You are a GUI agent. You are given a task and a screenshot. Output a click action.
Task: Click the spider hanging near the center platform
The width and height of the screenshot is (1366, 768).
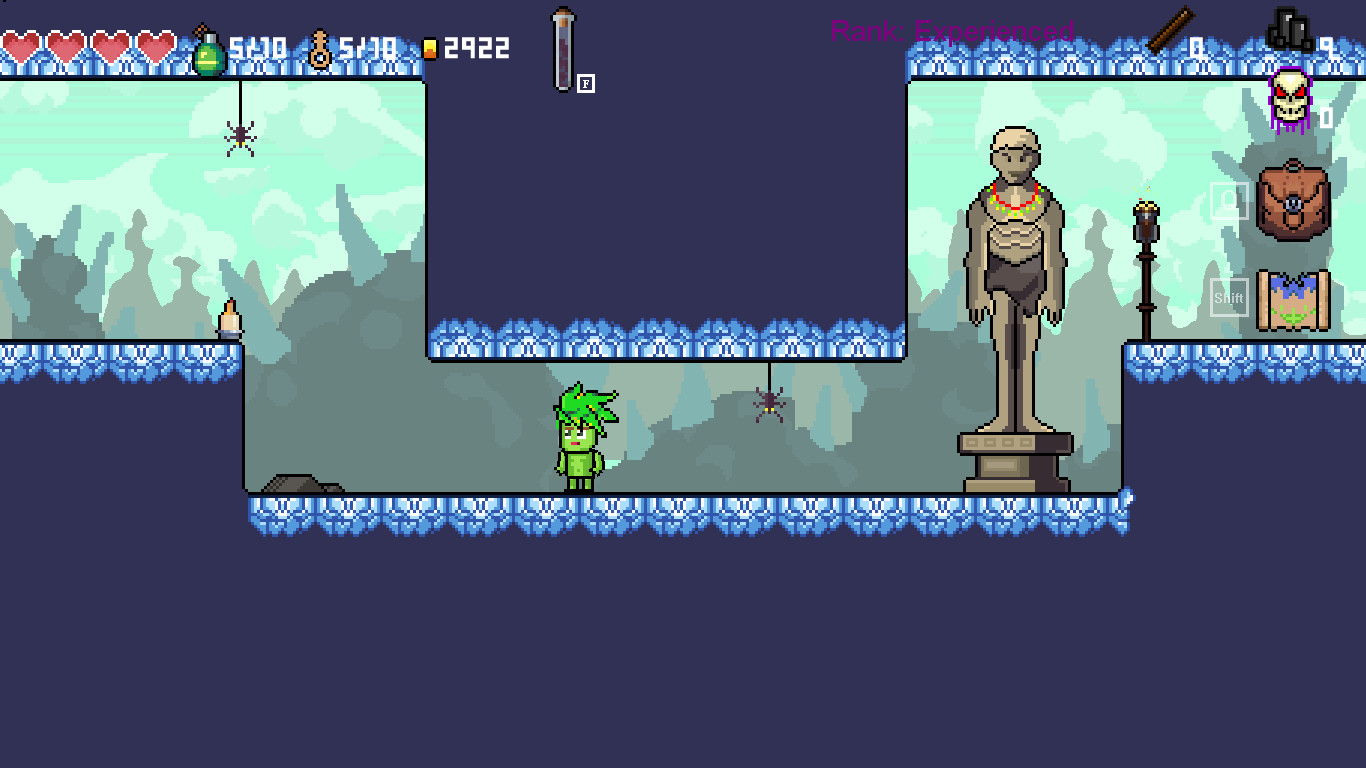click(768, 404)
